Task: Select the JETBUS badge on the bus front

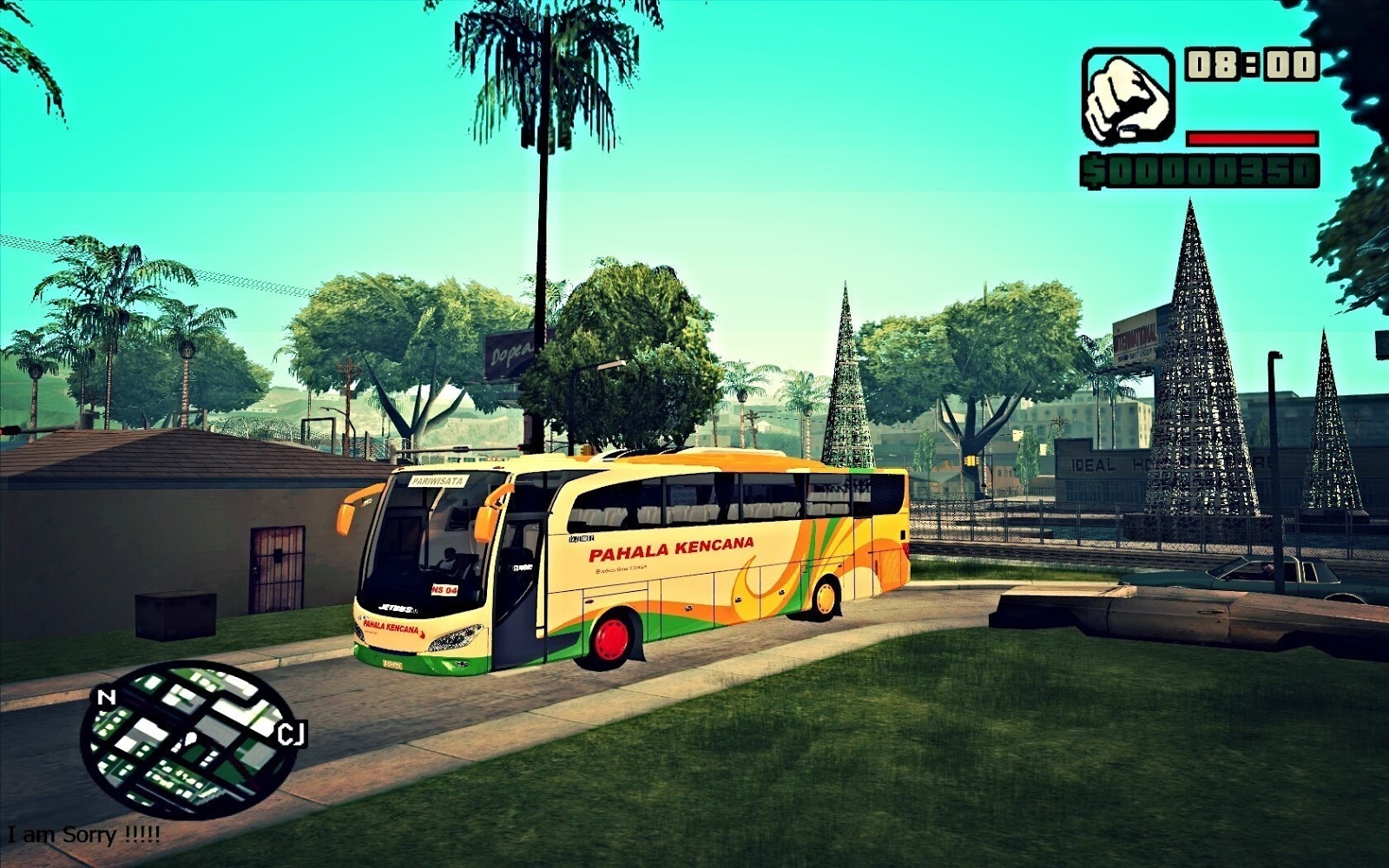Action: [x=397, y=608]
